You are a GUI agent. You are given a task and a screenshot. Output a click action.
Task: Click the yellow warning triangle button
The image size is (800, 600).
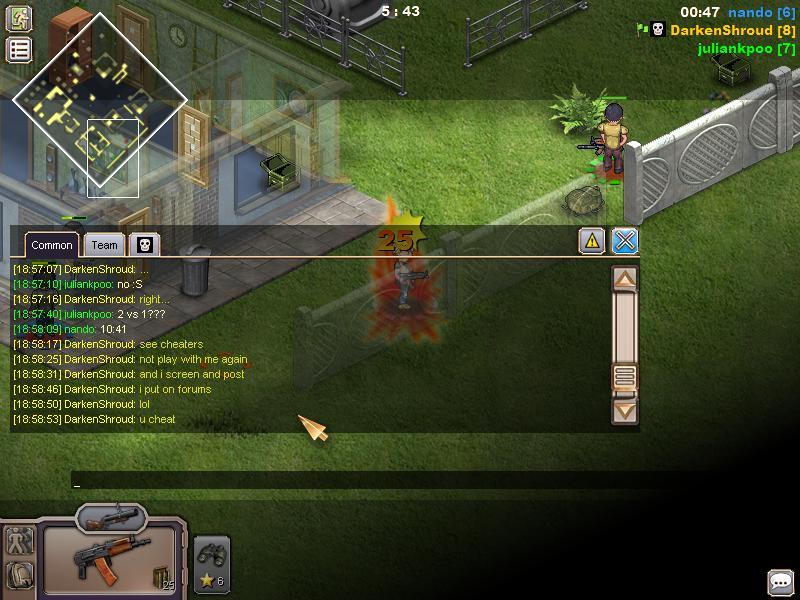(x=592, y=241)
